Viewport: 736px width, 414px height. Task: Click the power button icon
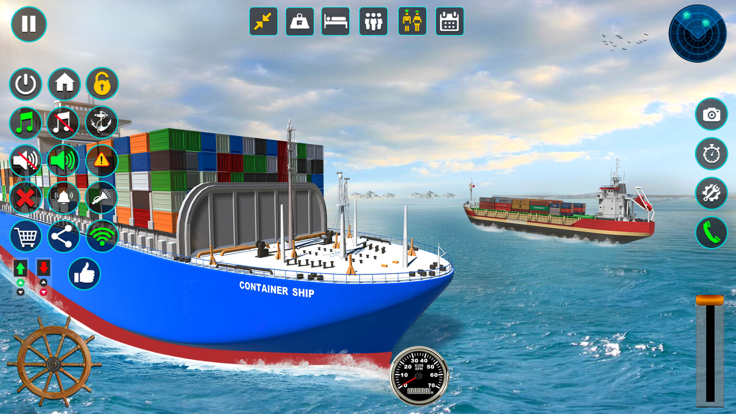coord(26,84)
